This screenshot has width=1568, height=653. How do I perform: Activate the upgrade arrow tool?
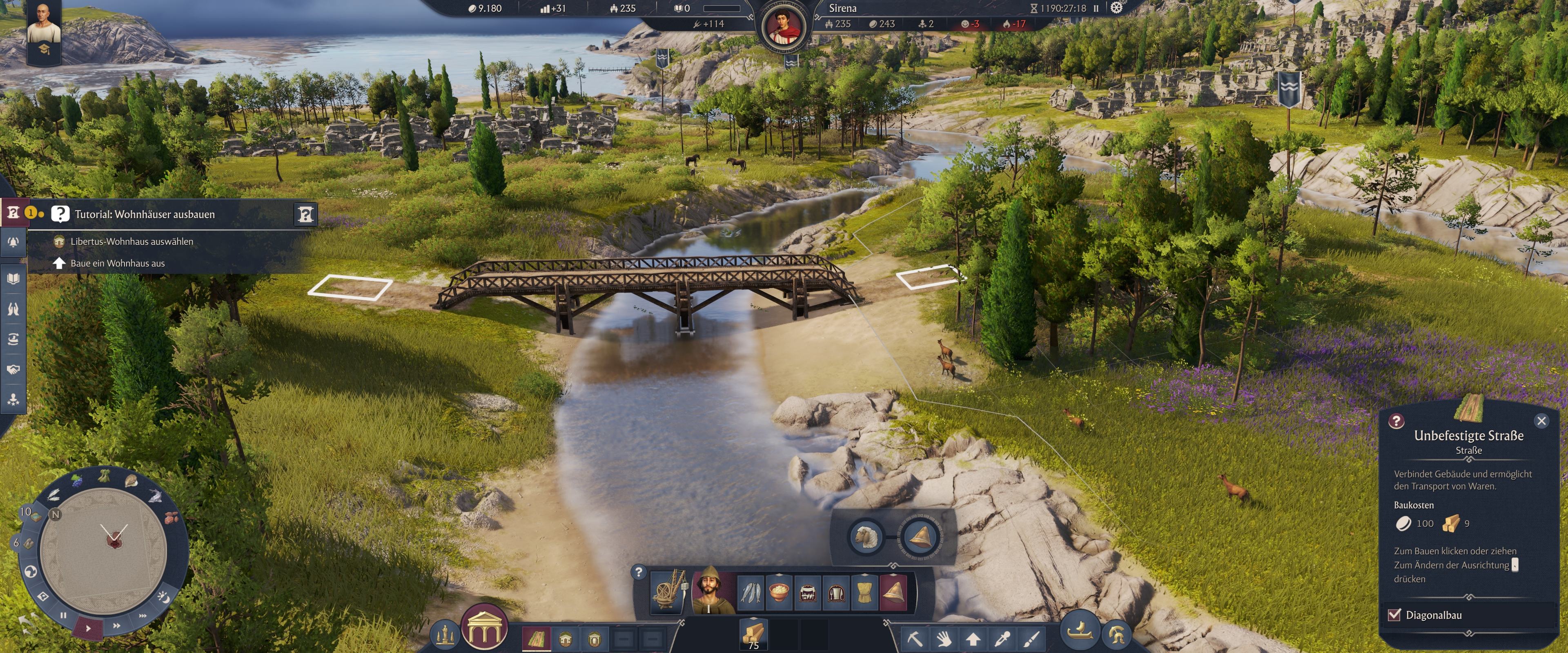tap(973, 639)
